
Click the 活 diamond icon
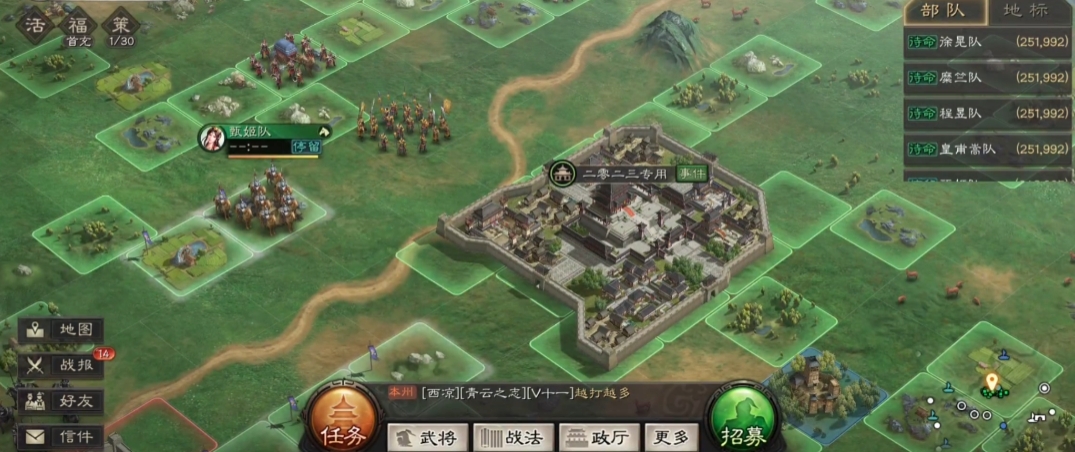point(36,25)
